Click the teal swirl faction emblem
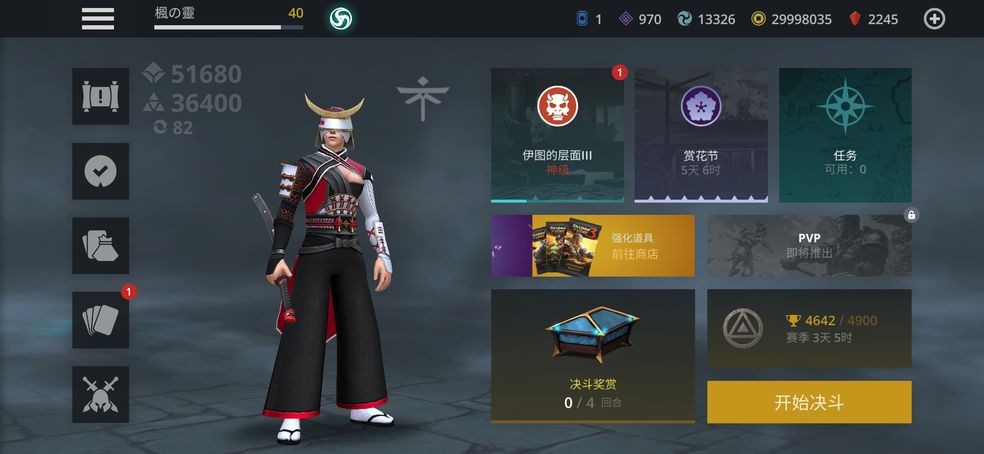 coord(340,18)
